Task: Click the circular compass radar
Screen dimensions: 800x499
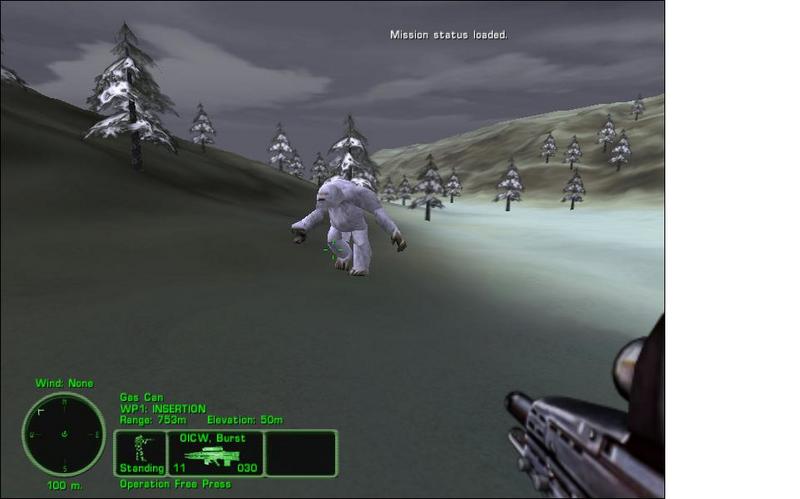Action: [x=64, y=433]
